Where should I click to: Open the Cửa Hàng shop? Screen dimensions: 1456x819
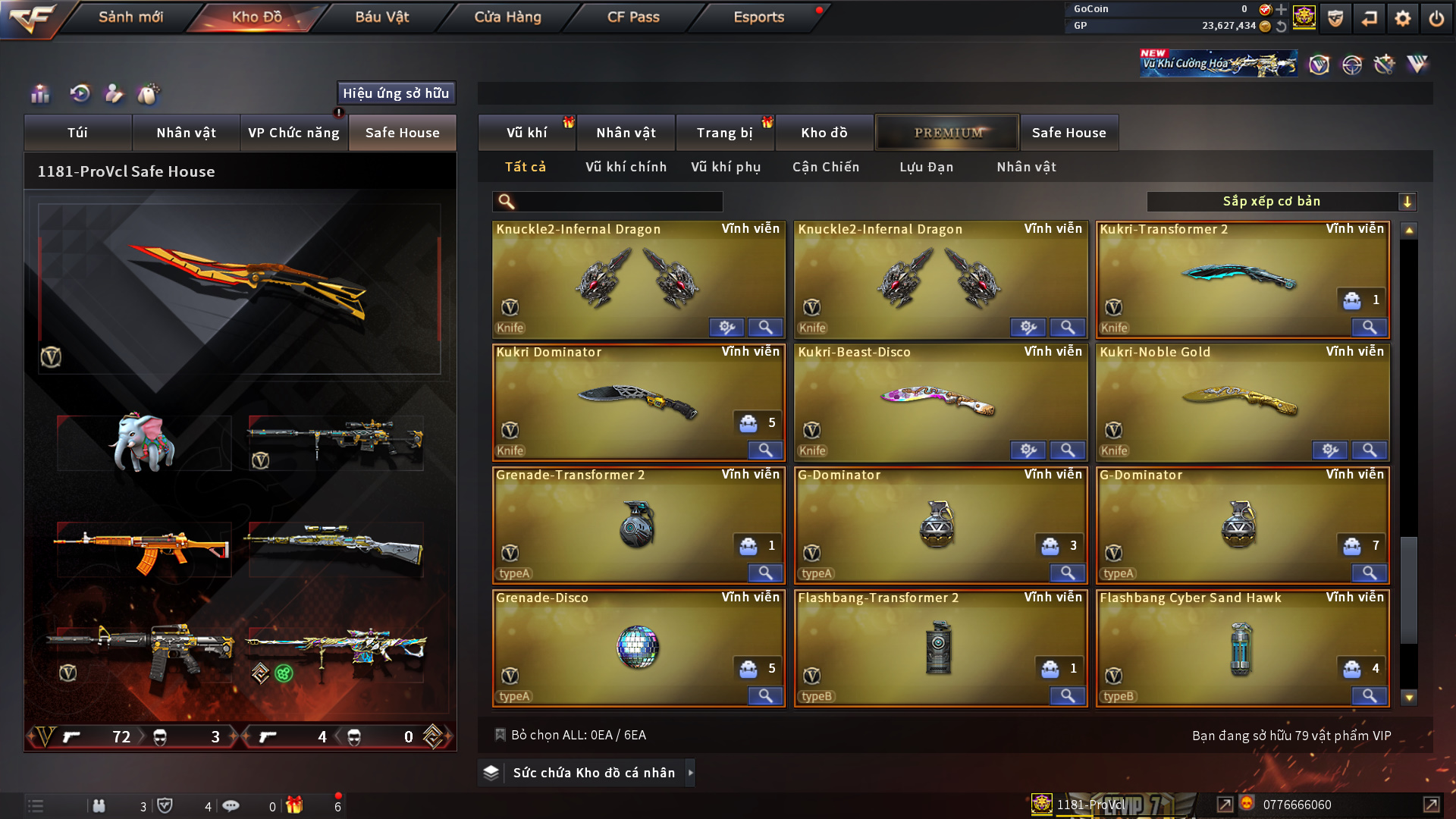[507, 17]
